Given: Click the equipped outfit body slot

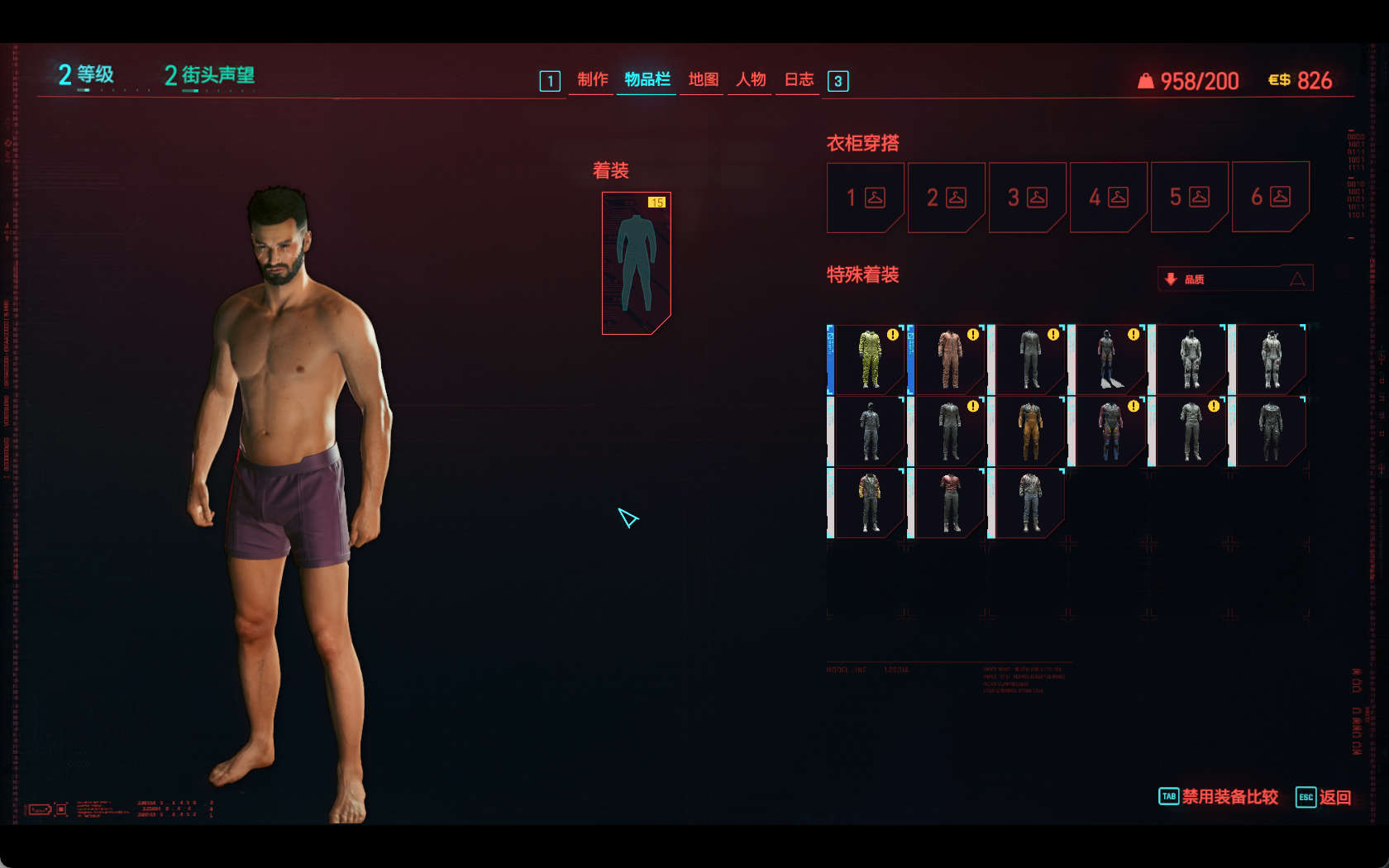Looking at the screenshot, I should (x=636, y=263).
